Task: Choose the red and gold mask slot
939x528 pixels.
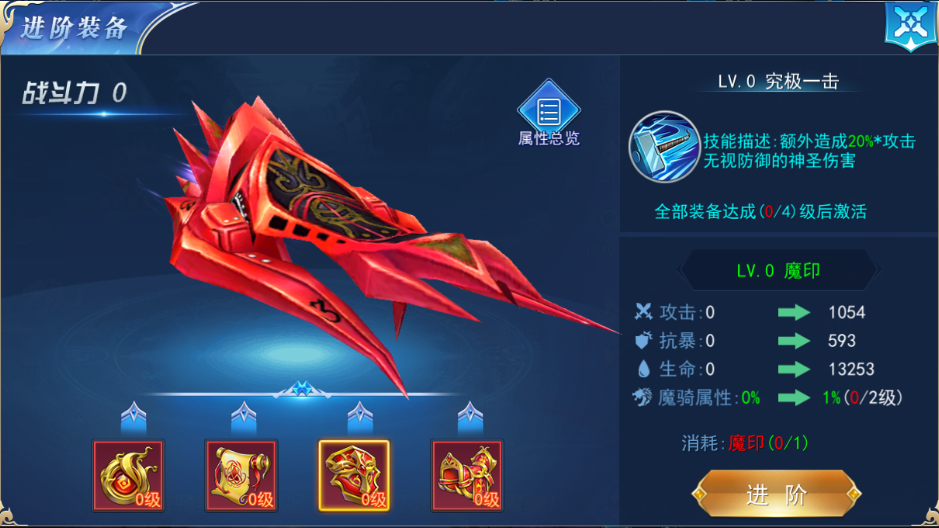Action: tap(354, 474)
